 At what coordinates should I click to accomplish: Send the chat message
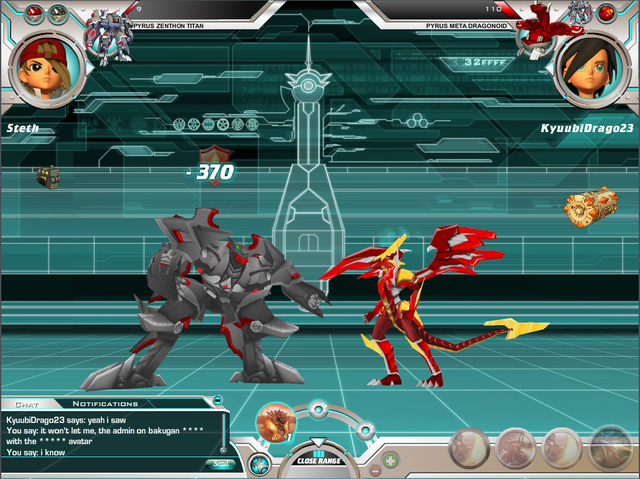pos(219,463)
